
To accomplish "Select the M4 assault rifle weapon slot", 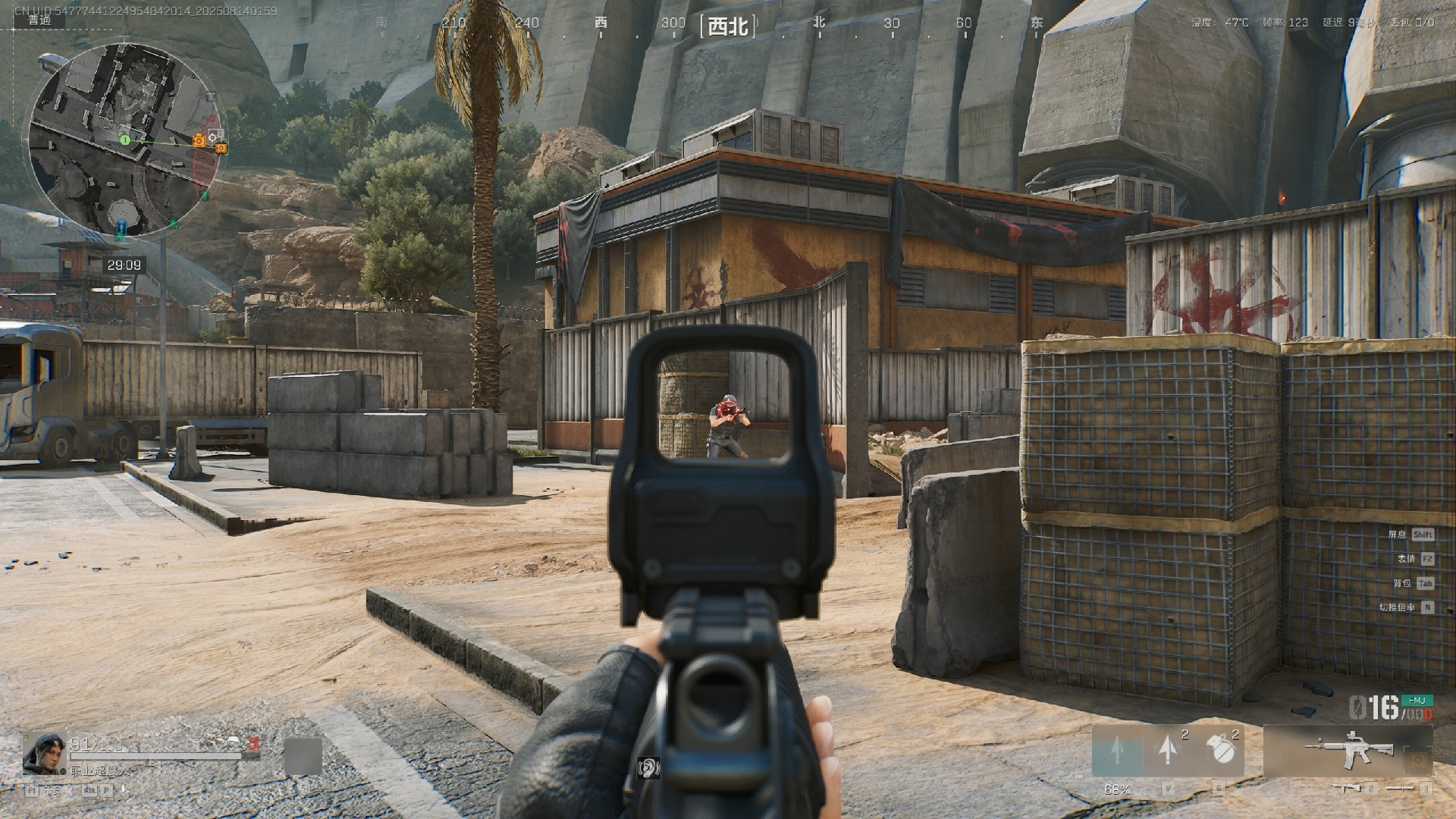I will [x=1348, y=751].
